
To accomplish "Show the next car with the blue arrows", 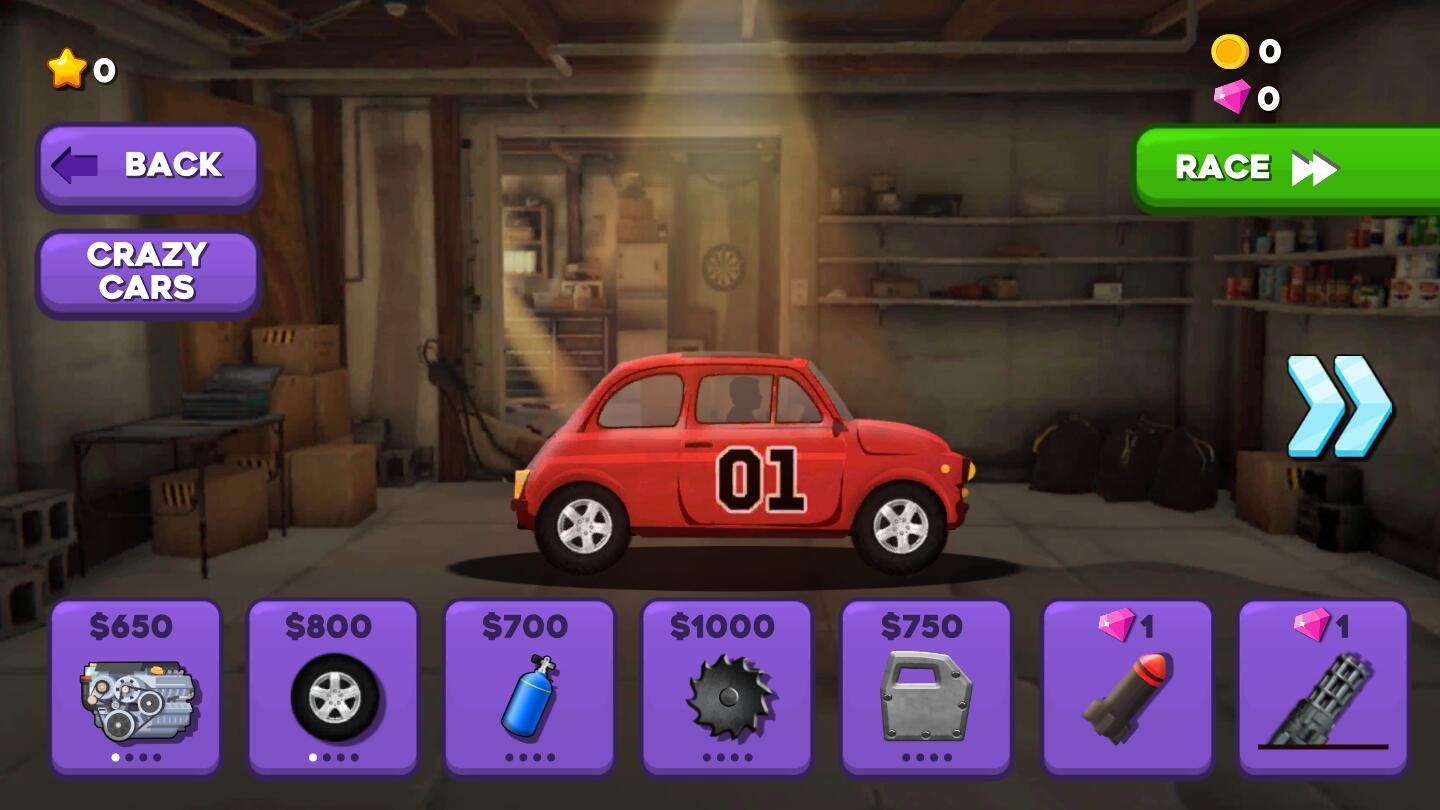I will click(1338, 406).
